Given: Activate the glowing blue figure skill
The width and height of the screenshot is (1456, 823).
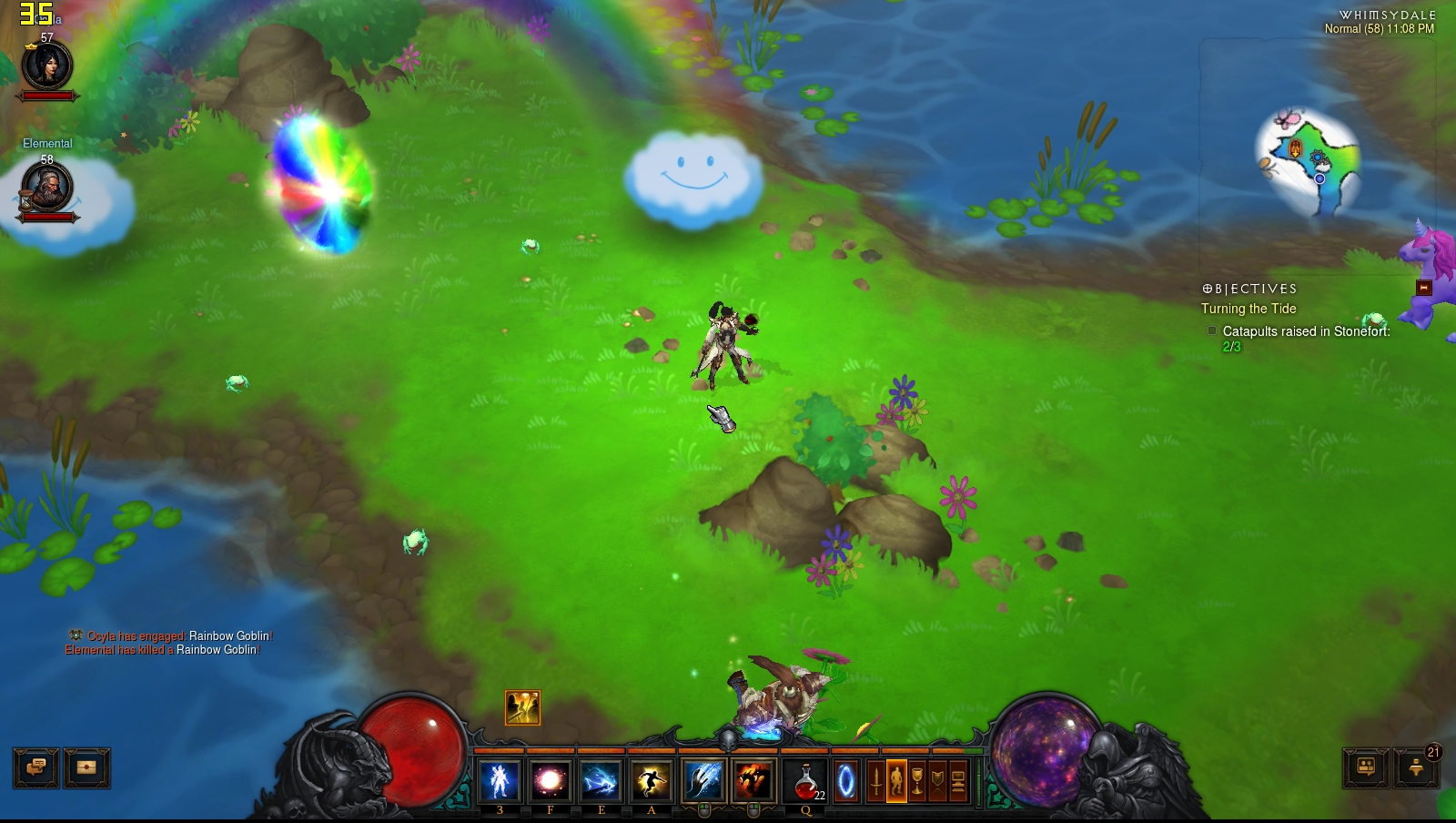Looking at the screenshot, I should 500,781.
